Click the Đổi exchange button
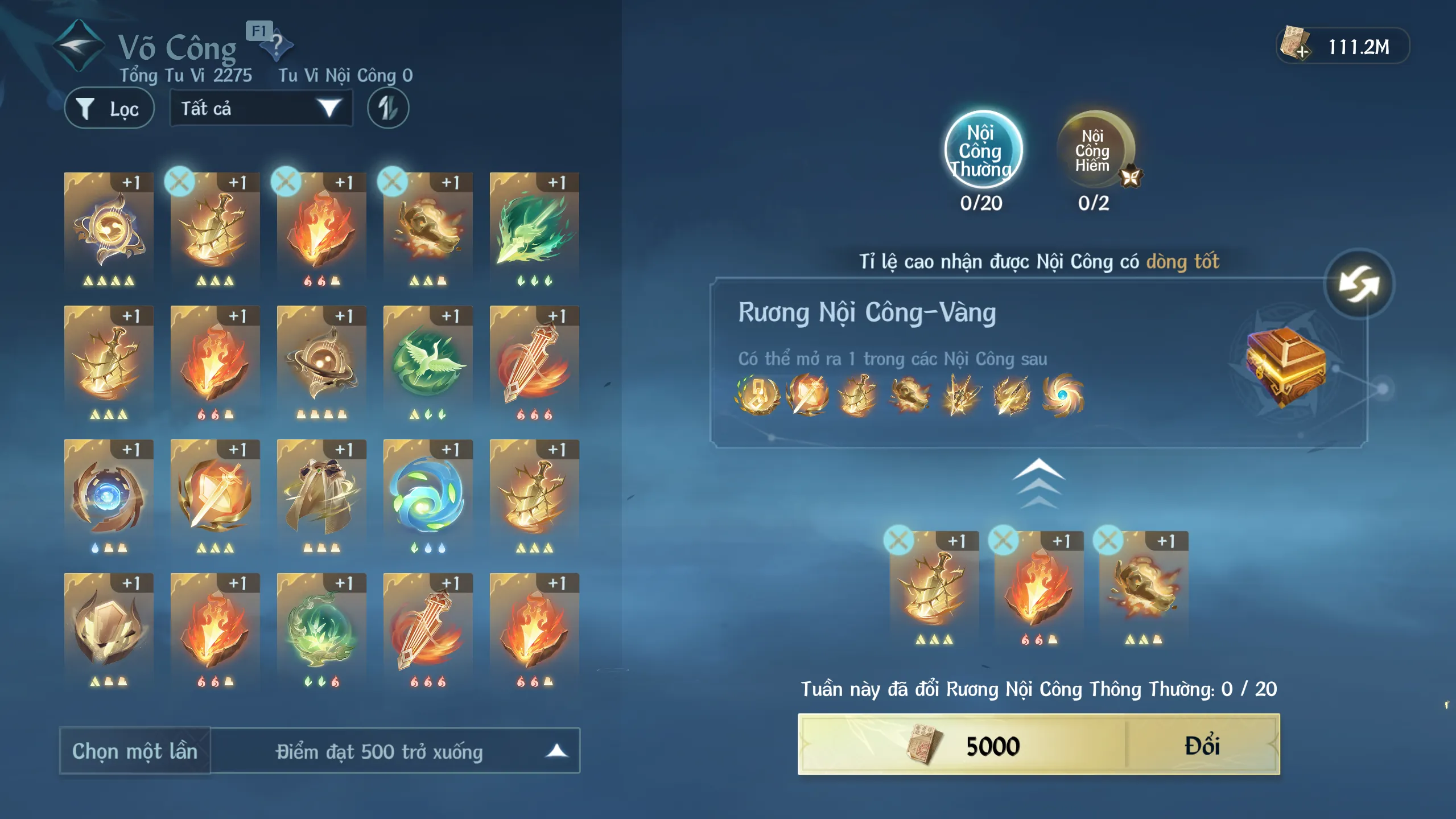This screenshot has width=1456, height=819. tap(1202, 745)
